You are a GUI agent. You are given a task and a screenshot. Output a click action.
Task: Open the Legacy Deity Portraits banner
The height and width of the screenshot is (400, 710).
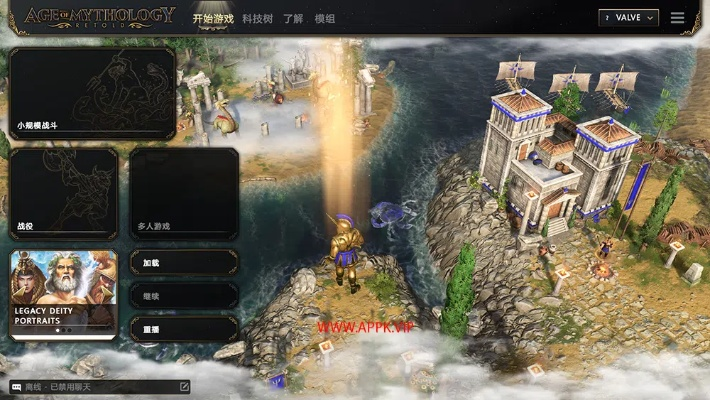[64, 294]
